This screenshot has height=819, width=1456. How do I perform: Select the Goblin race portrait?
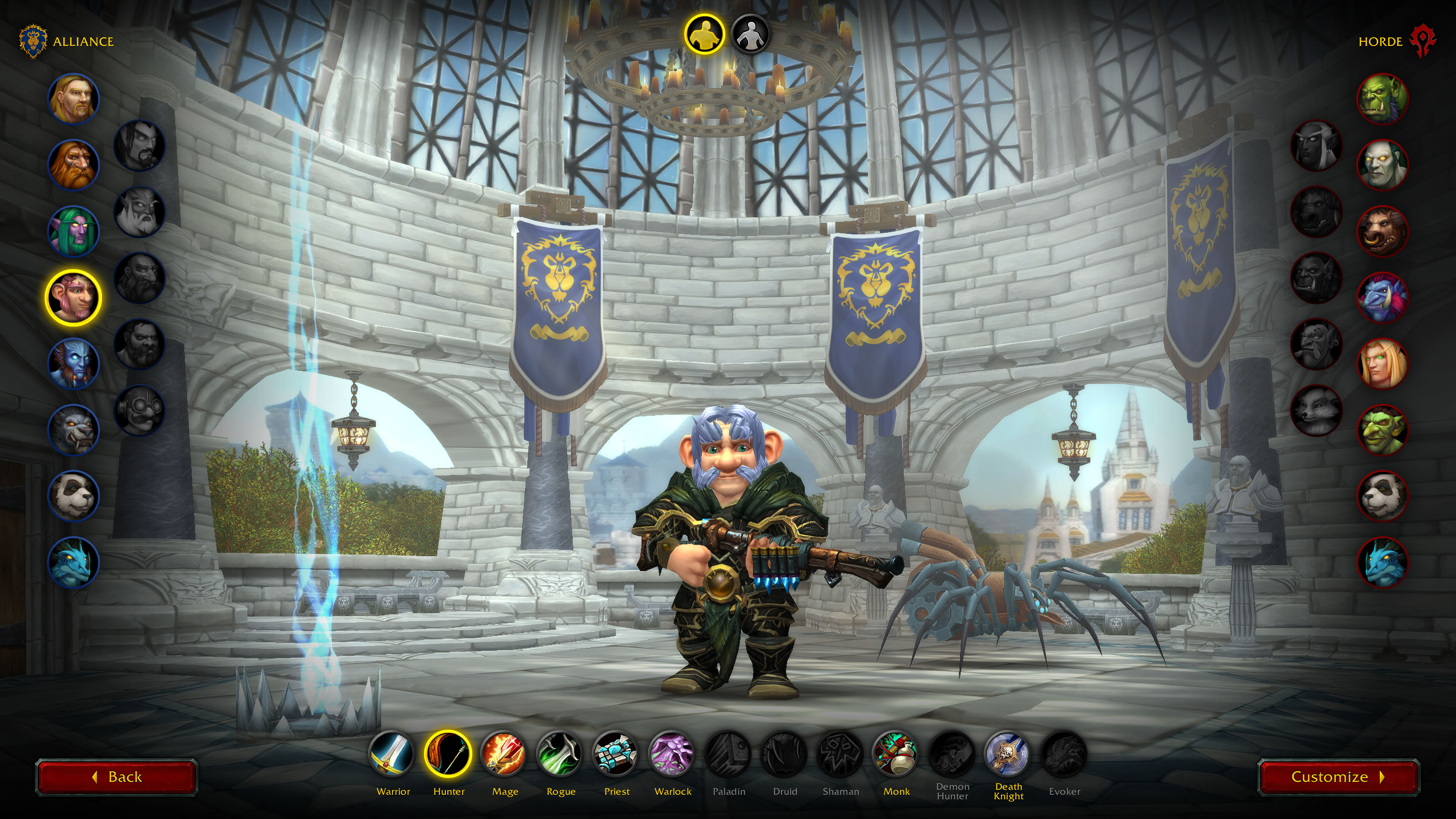pyautogui.click(x=1382, y=430)
